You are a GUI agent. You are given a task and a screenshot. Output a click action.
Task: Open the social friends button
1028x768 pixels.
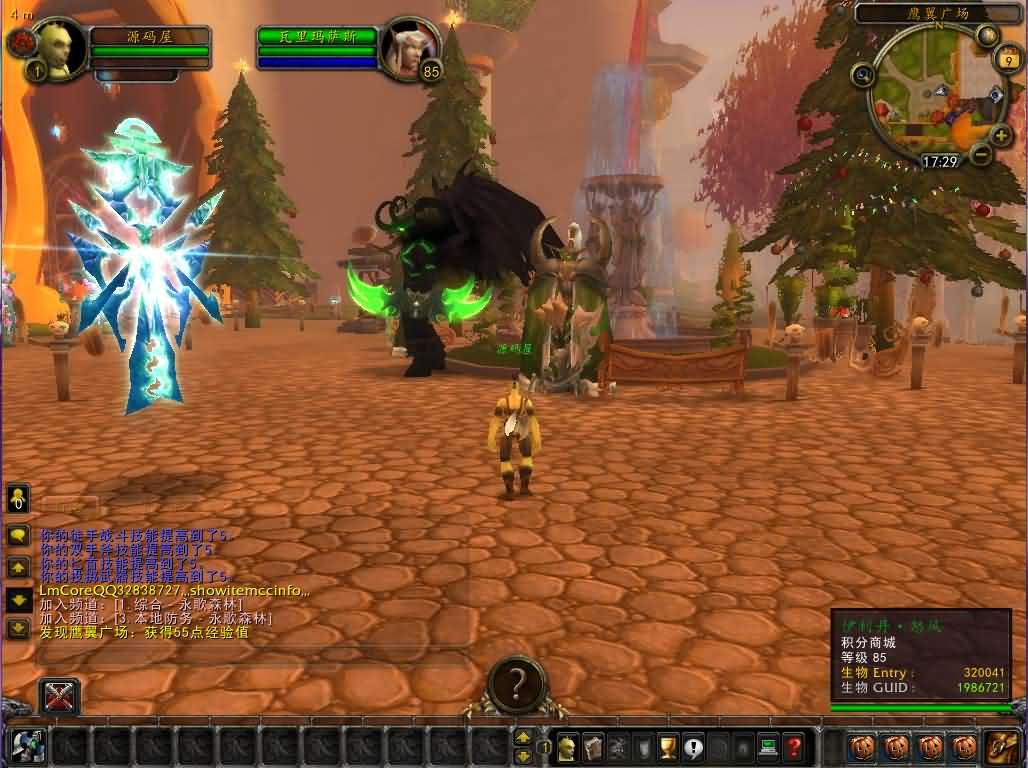click(x=18, y=499)
